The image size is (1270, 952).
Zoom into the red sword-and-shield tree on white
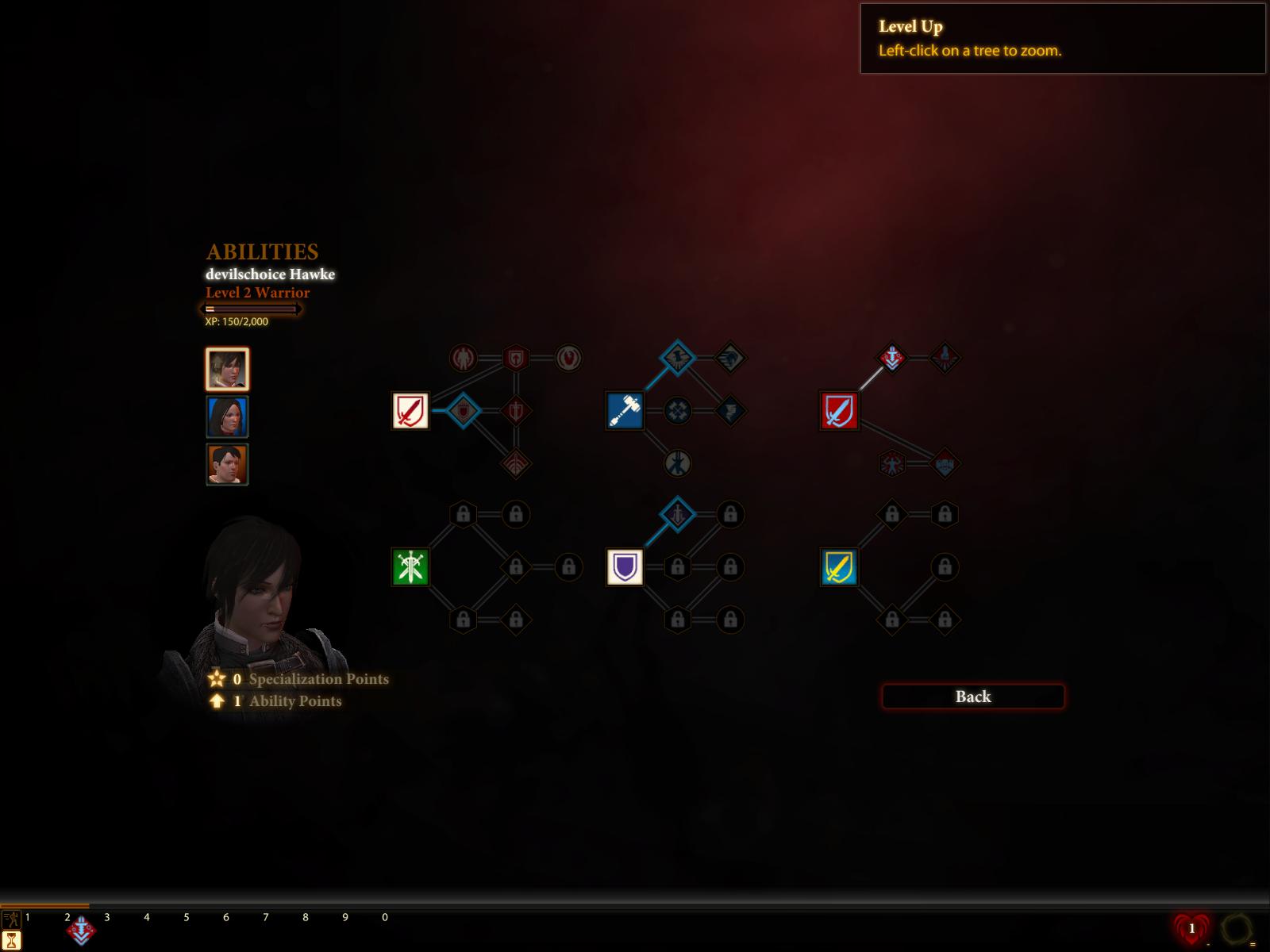tap(410, 411)
